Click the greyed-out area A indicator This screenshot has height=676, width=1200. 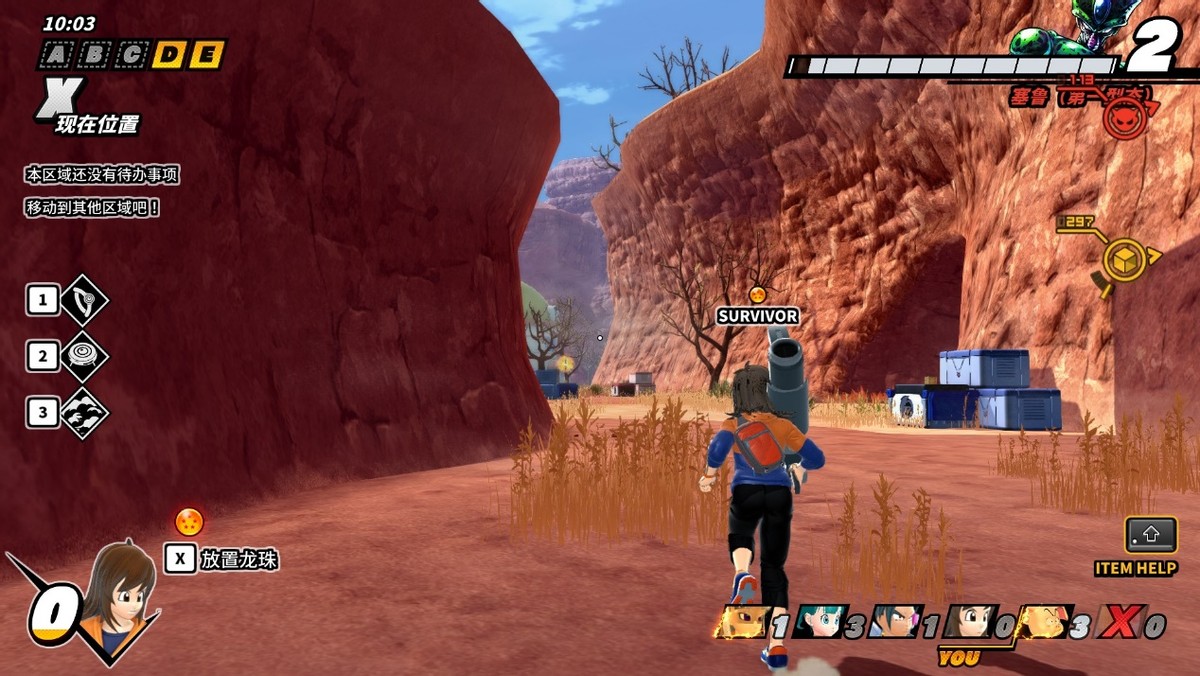(x=56, y=56)
